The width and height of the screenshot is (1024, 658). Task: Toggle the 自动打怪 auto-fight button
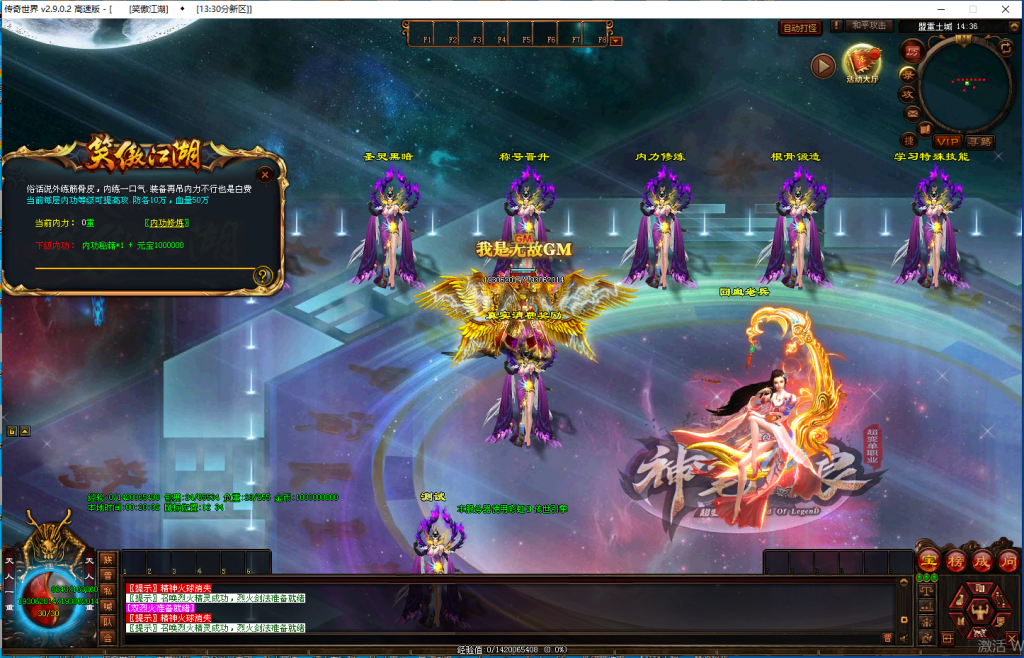(x=799, y=28)
